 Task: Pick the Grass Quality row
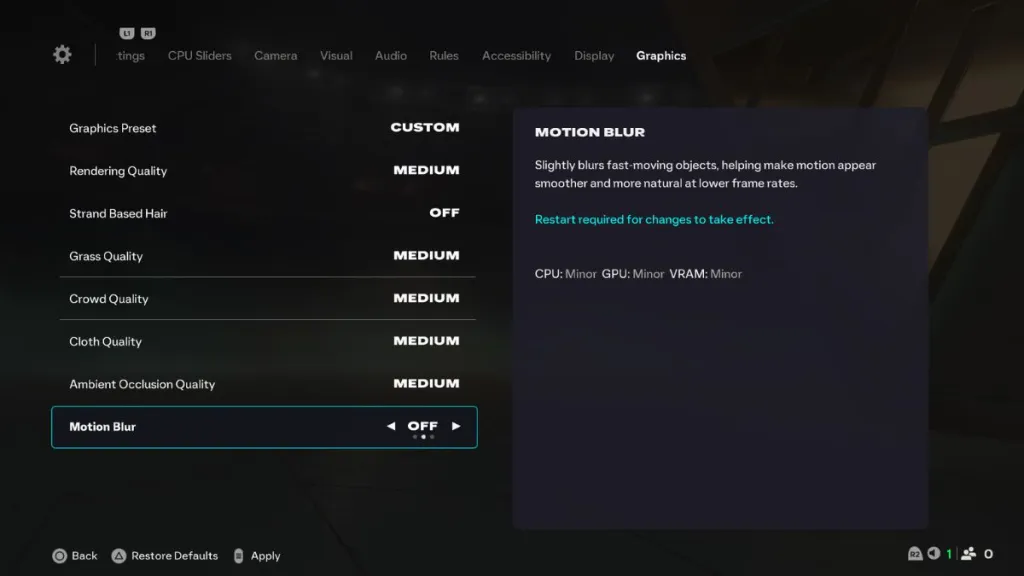(264, 256)
